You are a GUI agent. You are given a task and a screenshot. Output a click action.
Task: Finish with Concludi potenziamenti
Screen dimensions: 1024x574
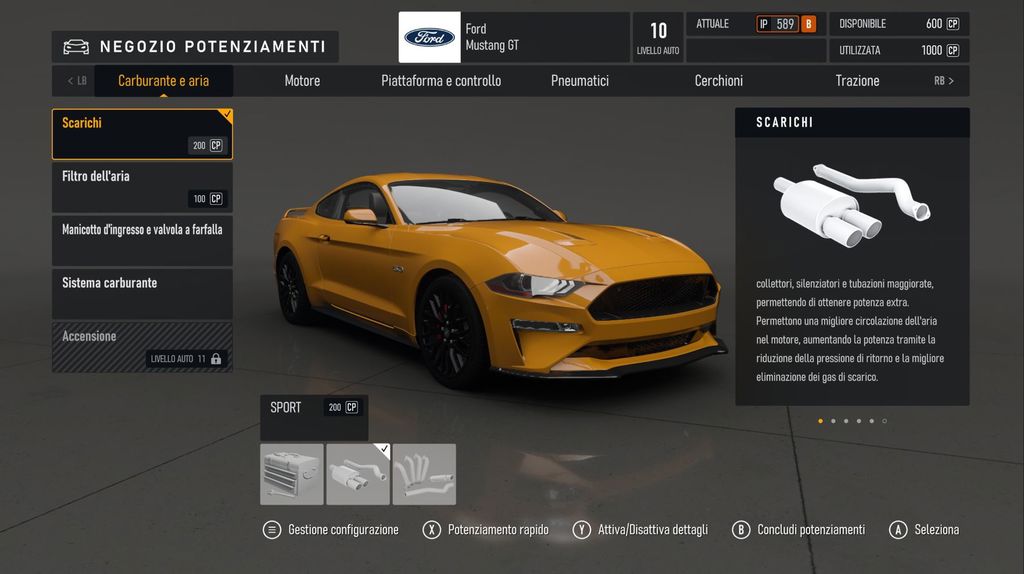point(799,530)
